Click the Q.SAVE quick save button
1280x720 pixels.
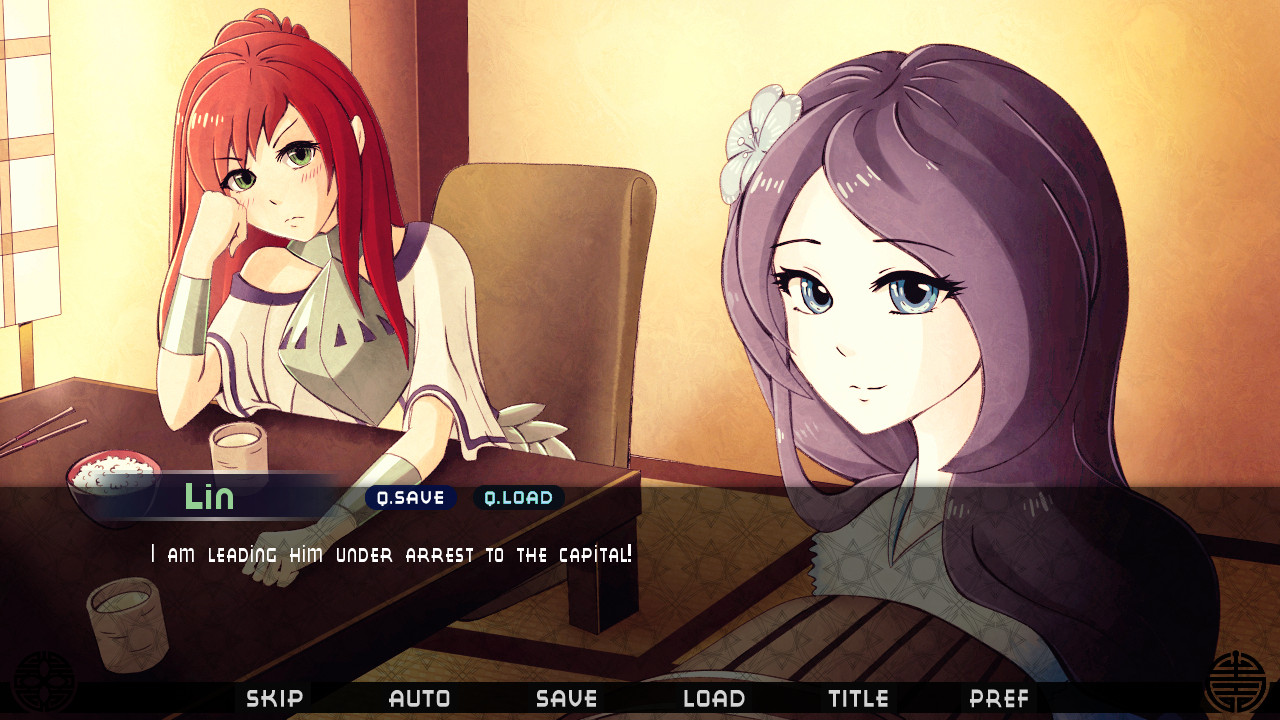[410, 498]
